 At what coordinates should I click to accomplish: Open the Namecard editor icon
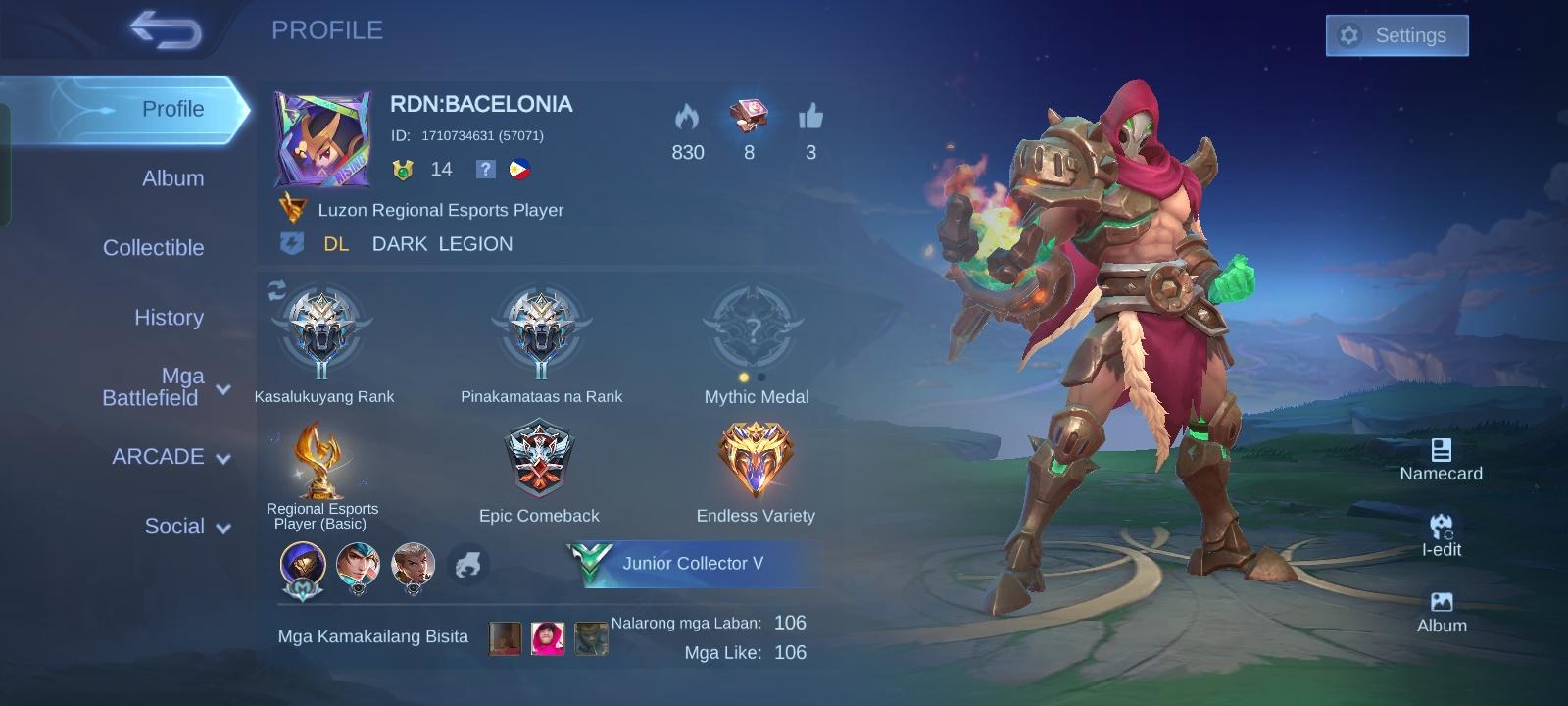tap(1441, 453)
